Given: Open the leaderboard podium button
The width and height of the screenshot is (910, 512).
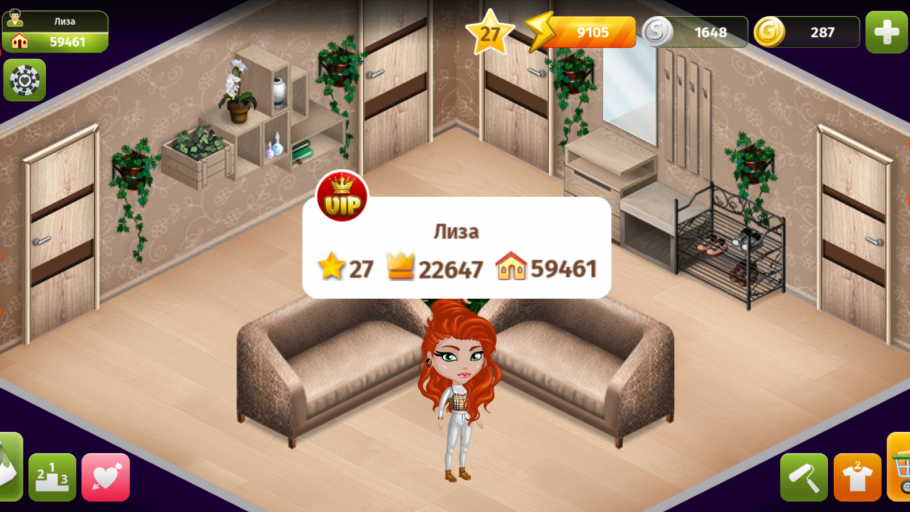Looking at the screenshot, I should [52, 477].
